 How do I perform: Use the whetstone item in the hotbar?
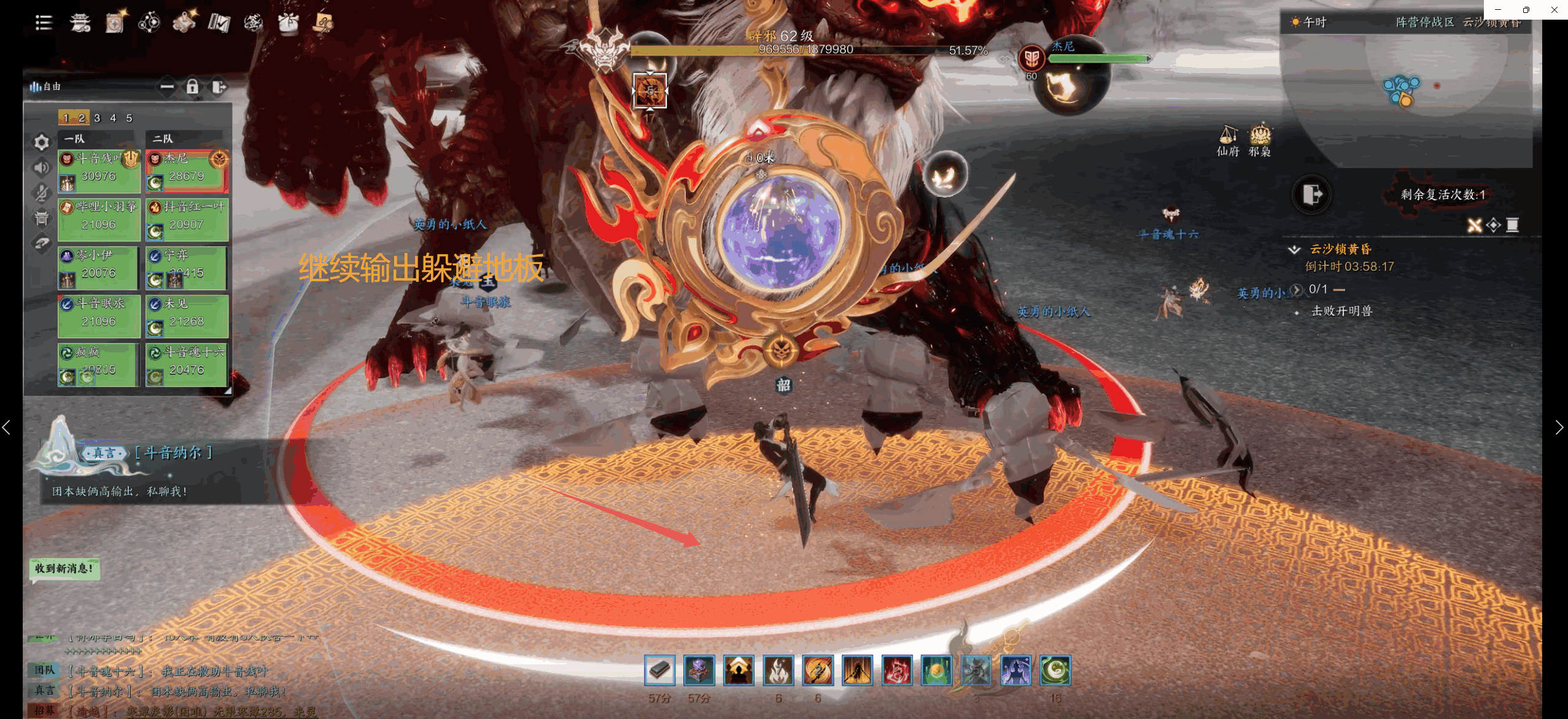pyautogui.click(x=659, y=670)
